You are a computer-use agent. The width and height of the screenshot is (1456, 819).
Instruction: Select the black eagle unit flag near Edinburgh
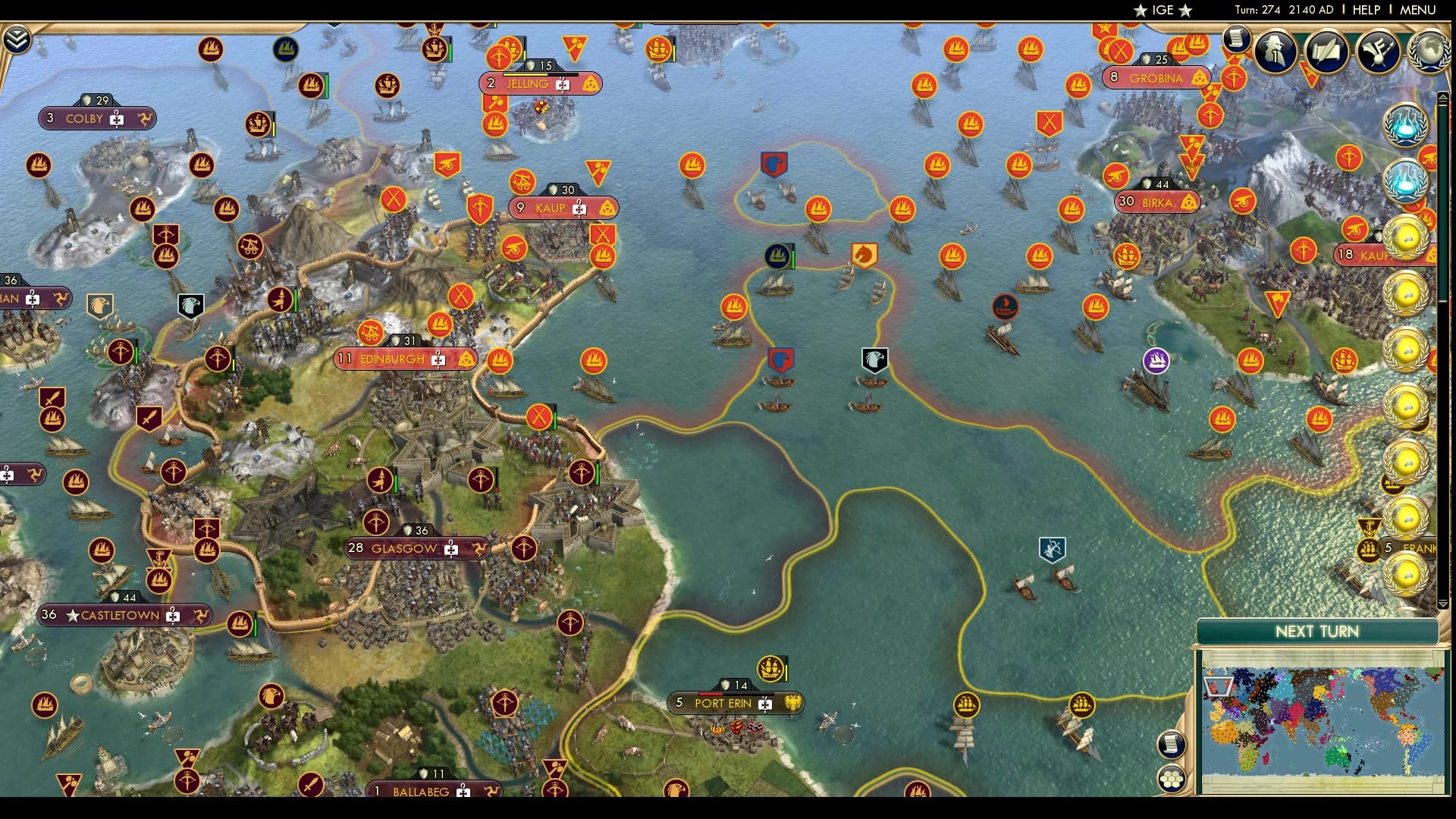(x=191, y=303)
